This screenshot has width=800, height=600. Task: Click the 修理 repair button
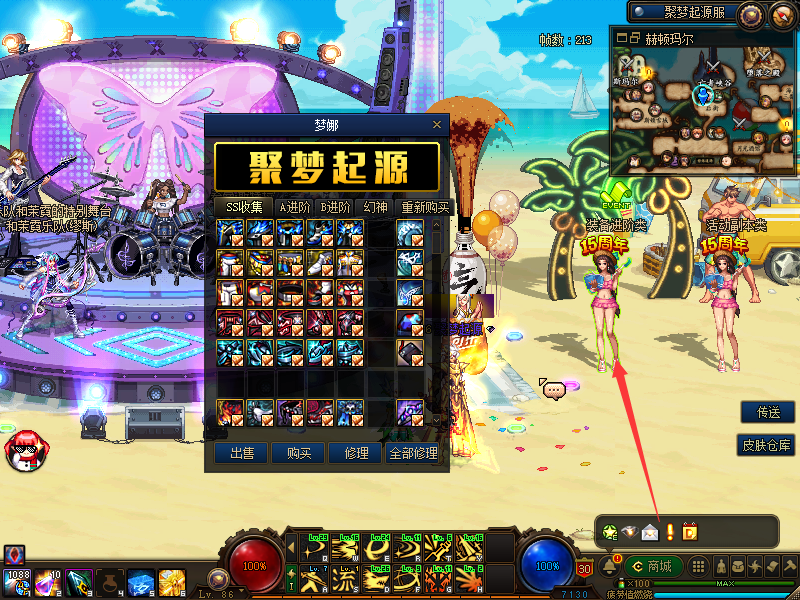(355, 453)
